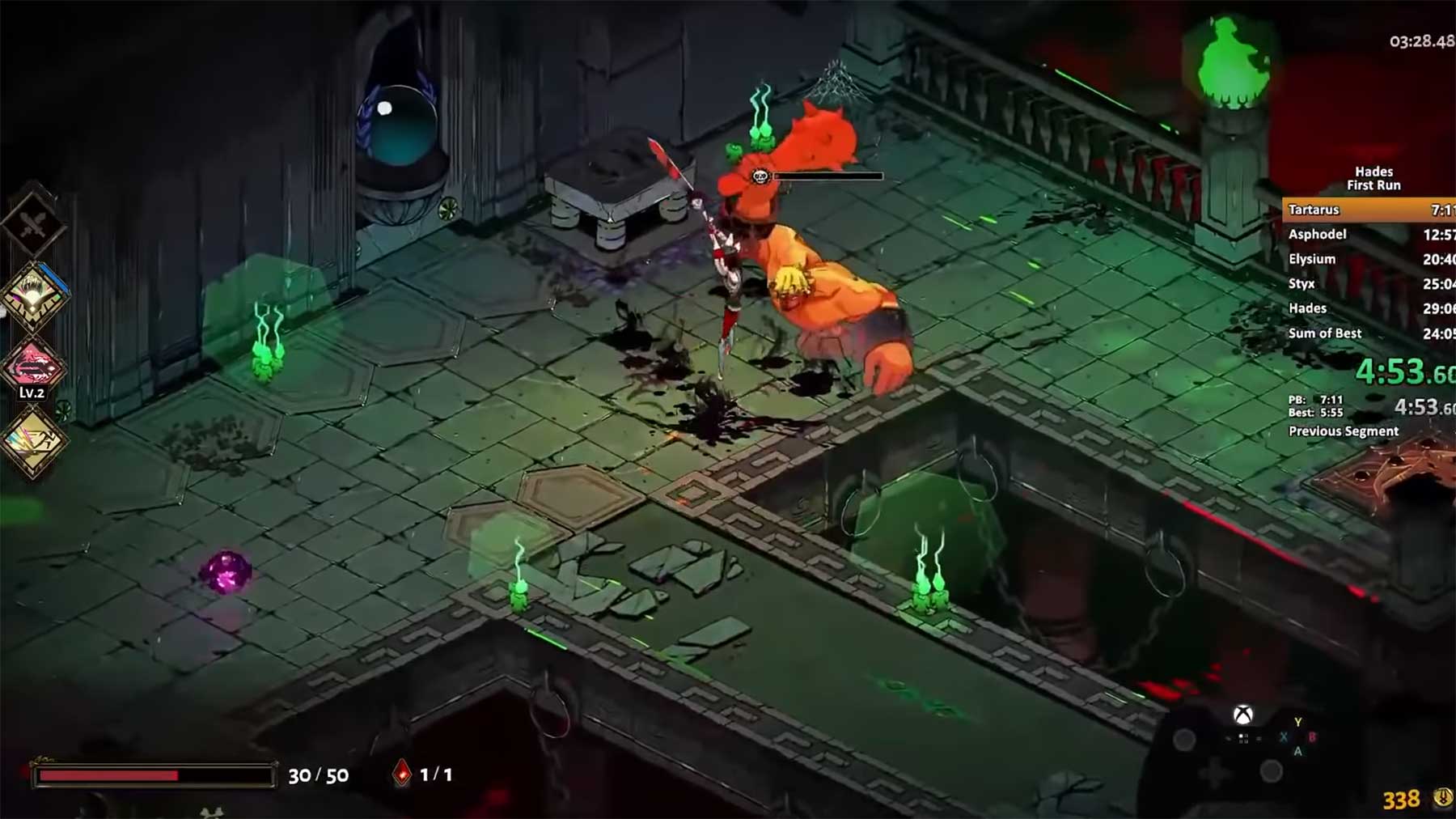
Task: Select the gold running-figure dash boon icon
Action: tap(33, 440)
